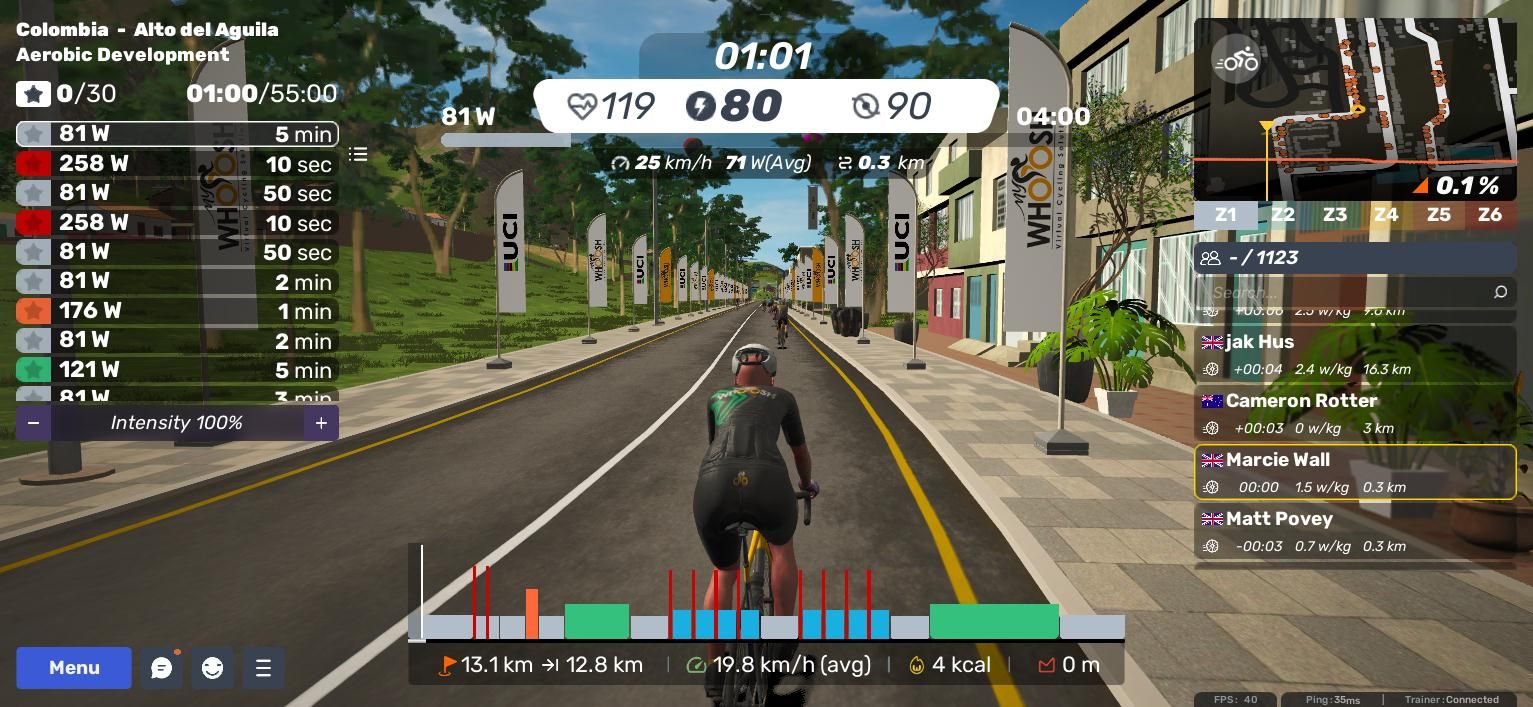Viewport: 1533px width, 707px height.
Task: Toggle the workout steps list icon
Action: click(x=358, y=154)
